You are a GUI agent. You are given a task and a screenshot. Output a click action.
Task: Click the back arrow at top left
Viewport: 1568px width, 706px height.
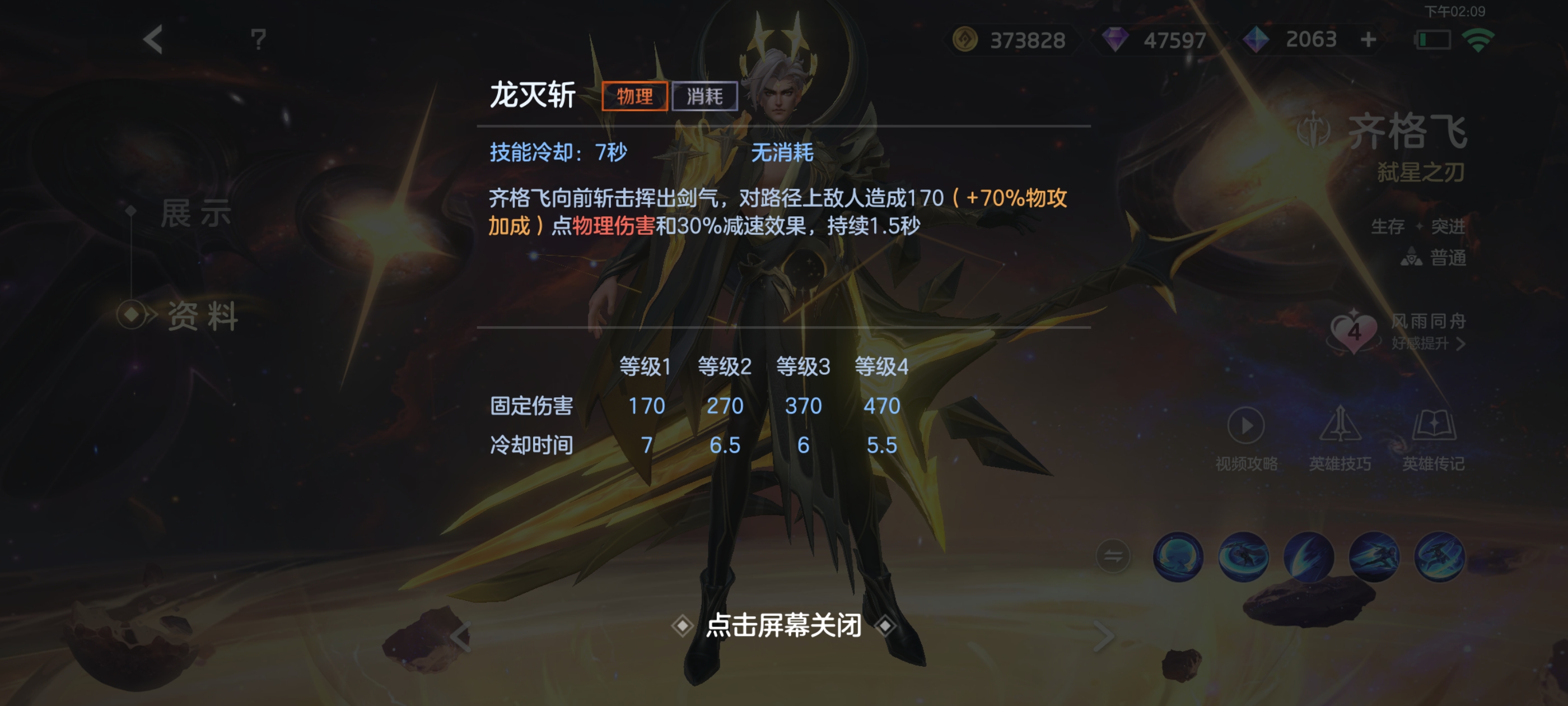pos(153,38)
